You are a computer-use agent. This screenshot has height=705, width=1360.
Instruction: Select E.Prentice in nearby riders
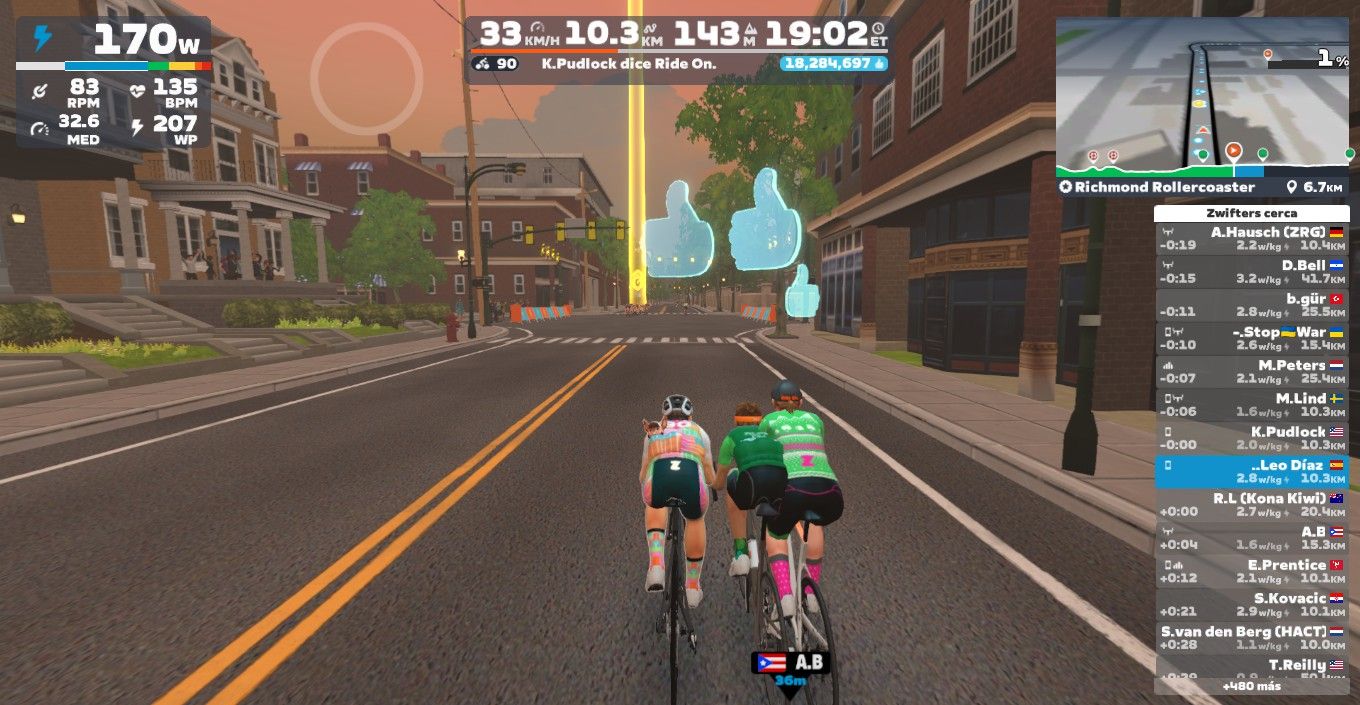point(1251,571)
